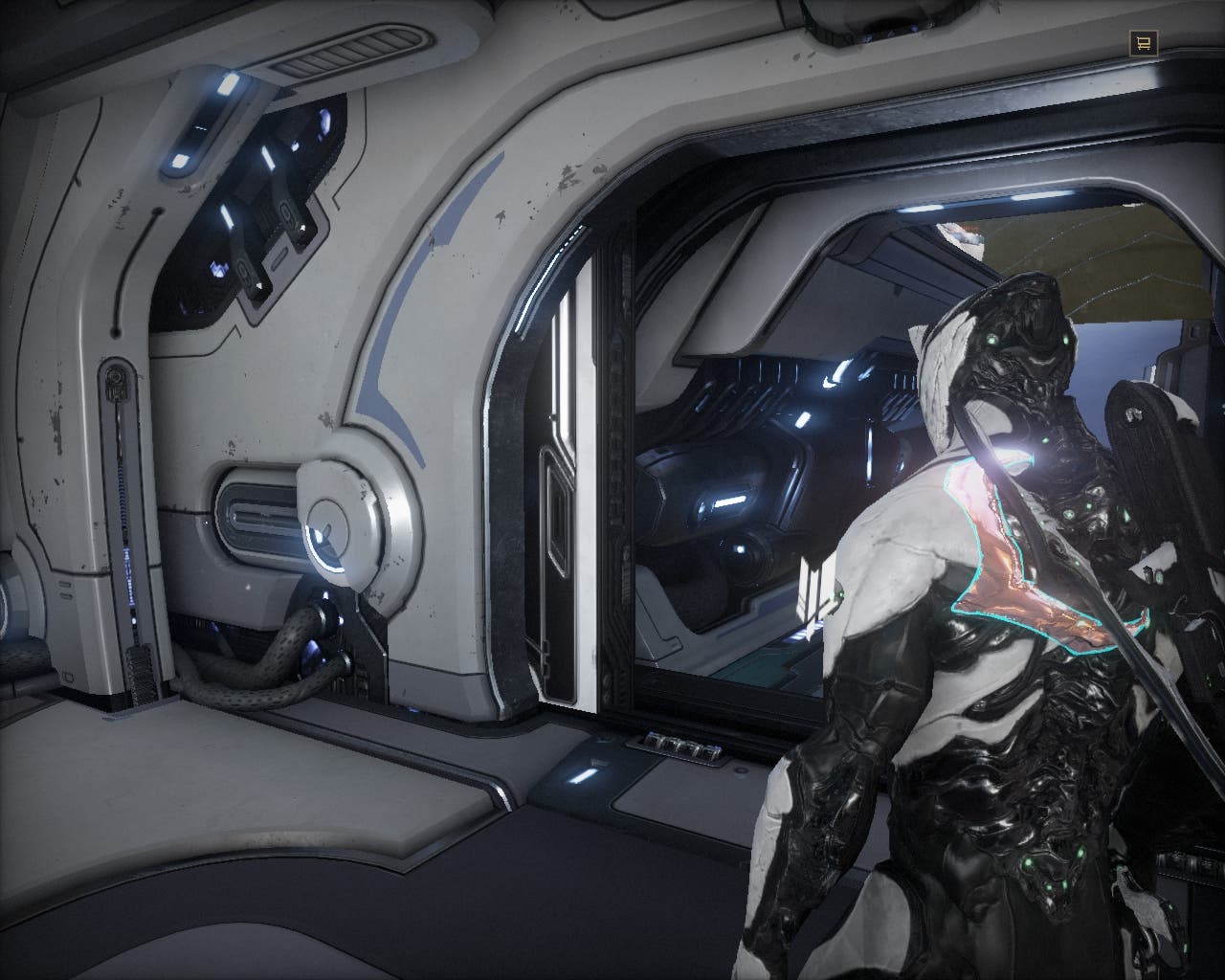Open the market shopping cart icon

(x=1143, y=42)
